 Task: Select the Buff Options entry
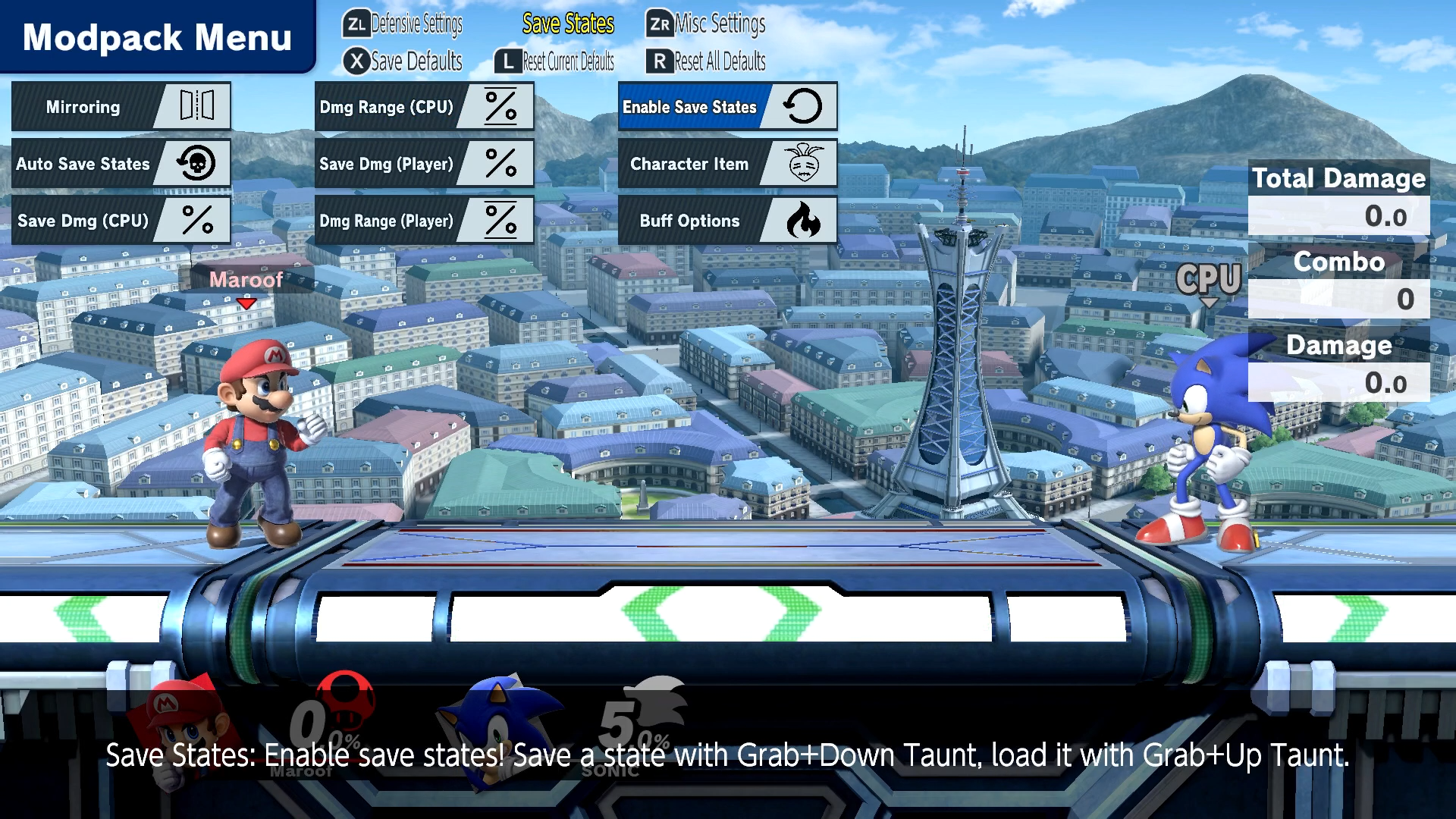click(x=727, y=221)
